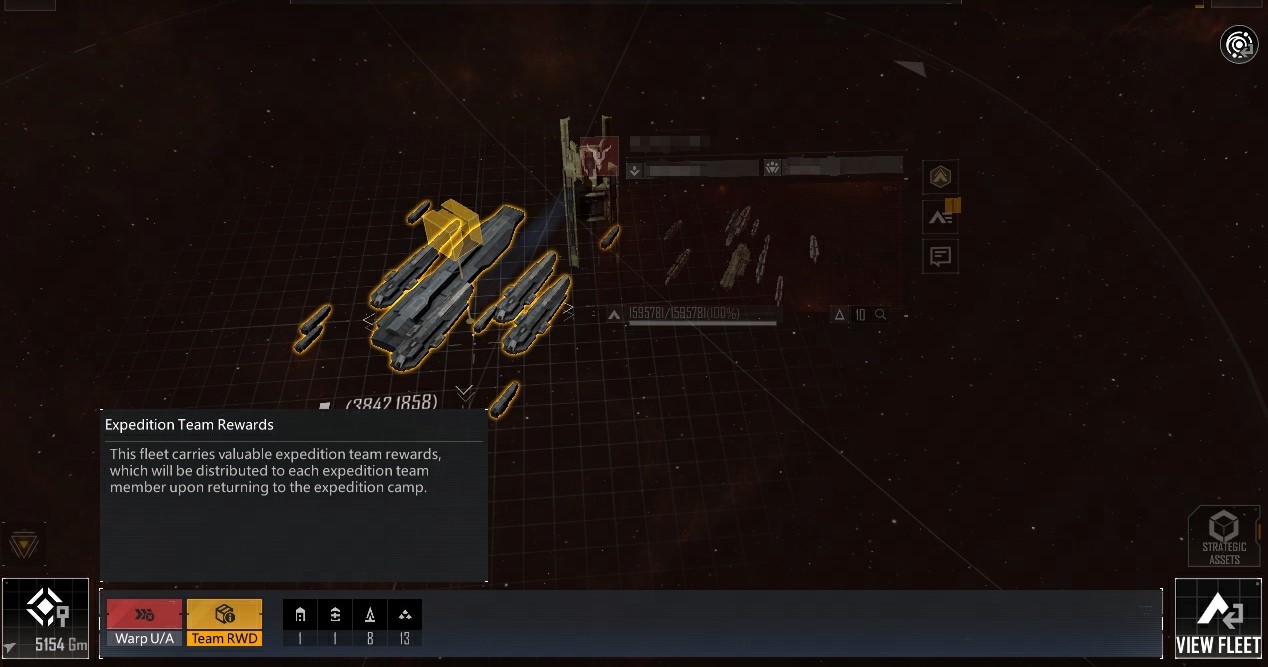Click the hexagon rank chevron icon

(x=940, y=177)
